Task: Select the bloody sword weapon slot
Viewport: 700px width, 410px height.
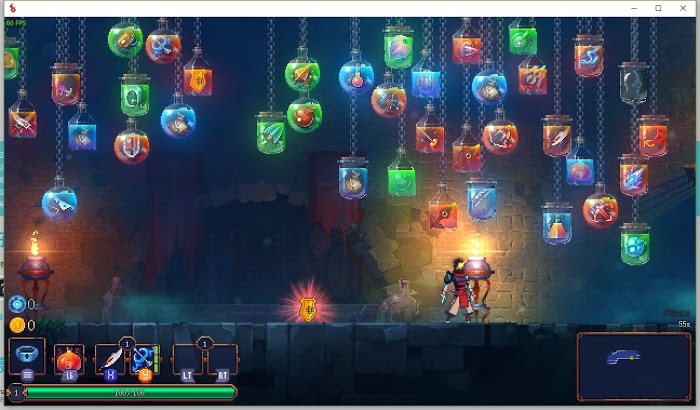Action: (x=110, y=359)
